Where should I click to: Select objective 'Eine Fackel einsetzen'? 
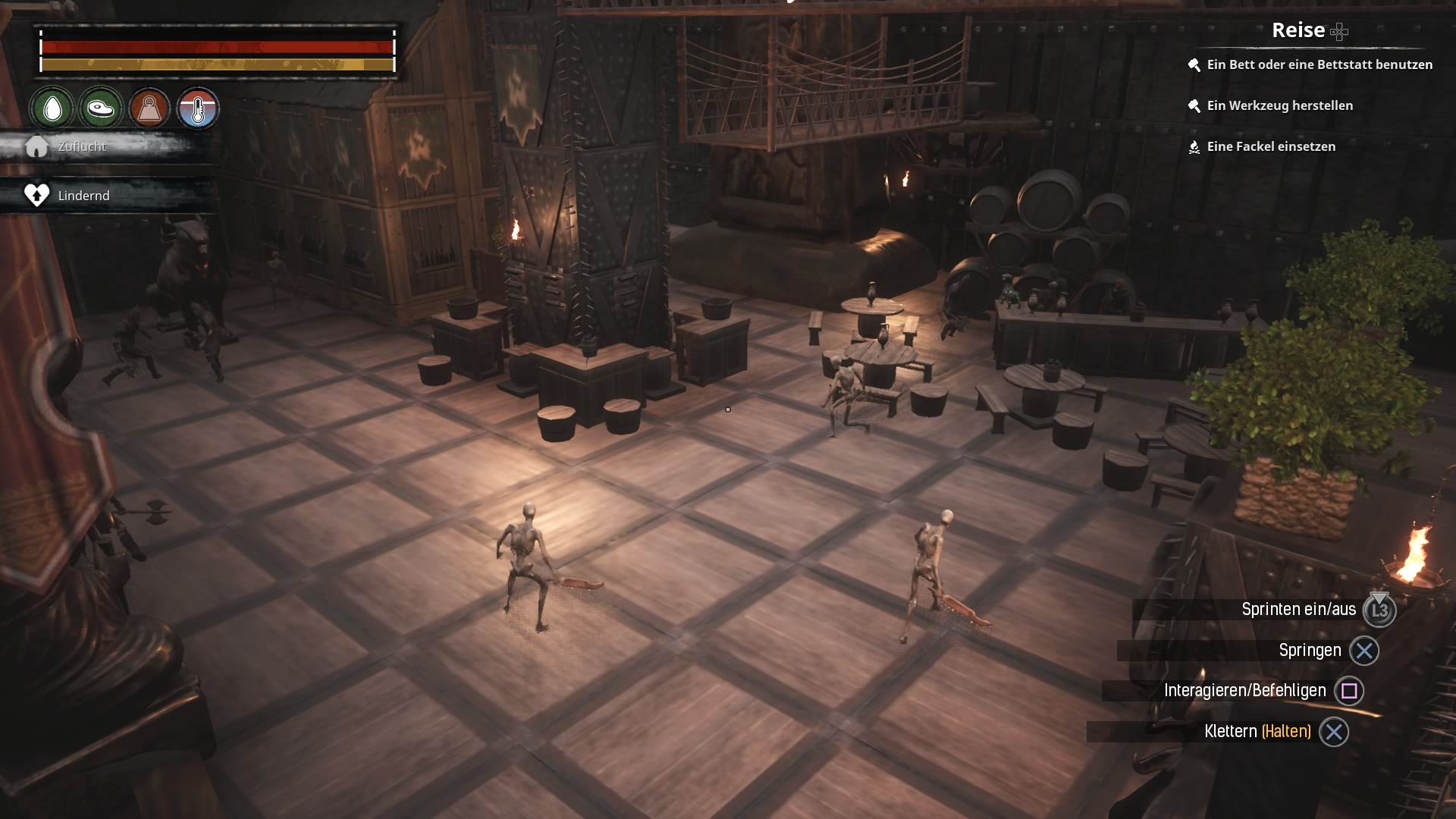[1270, 147]
